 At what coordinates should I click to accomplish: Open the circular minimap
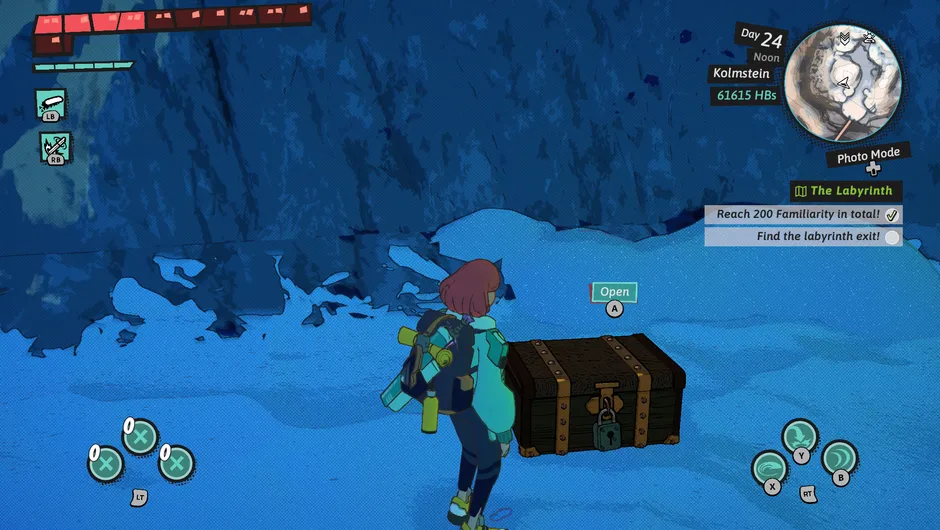tap(843, 82)
